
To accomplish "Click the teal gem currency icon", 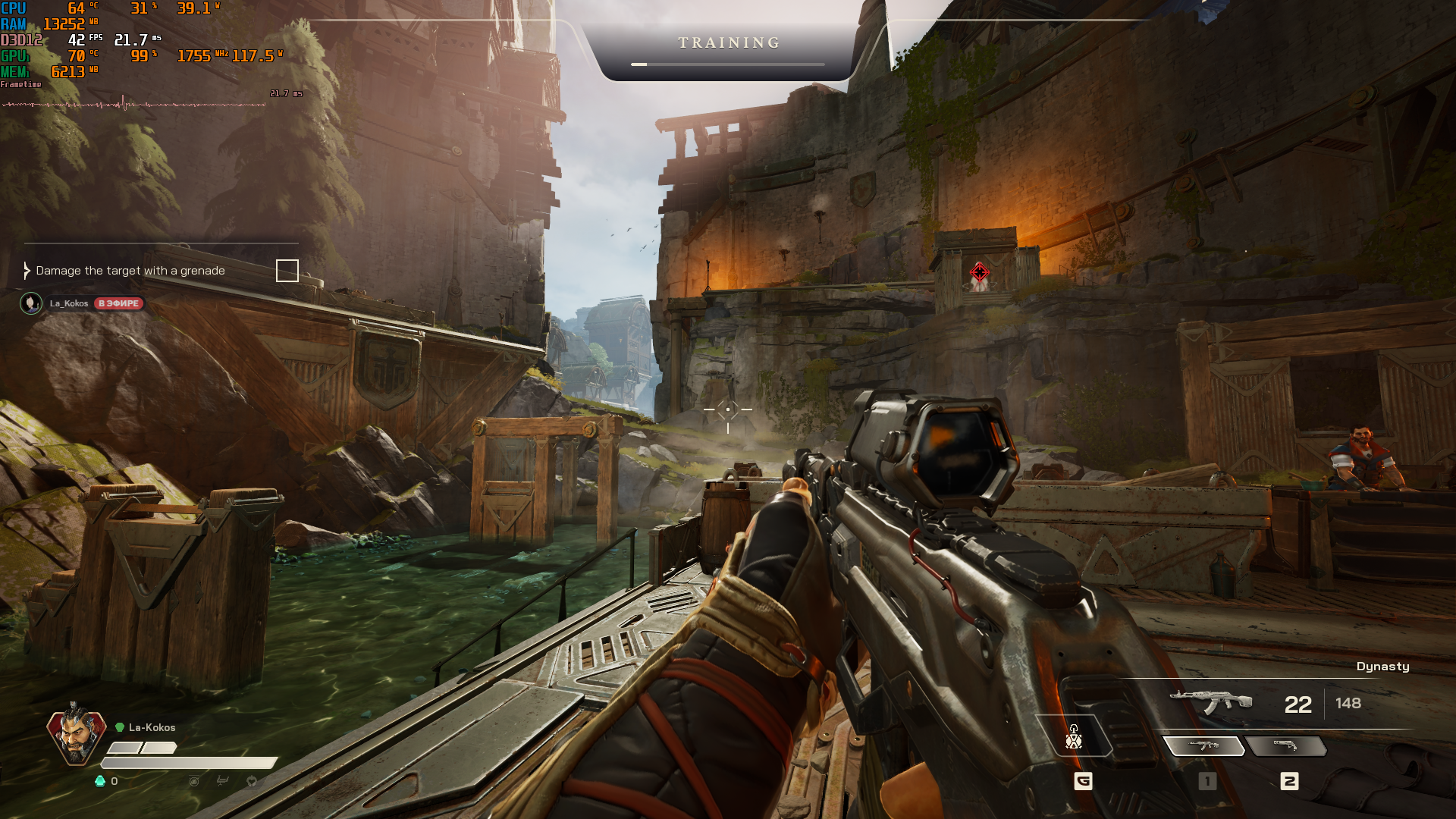I will click(x=99, y=781).
